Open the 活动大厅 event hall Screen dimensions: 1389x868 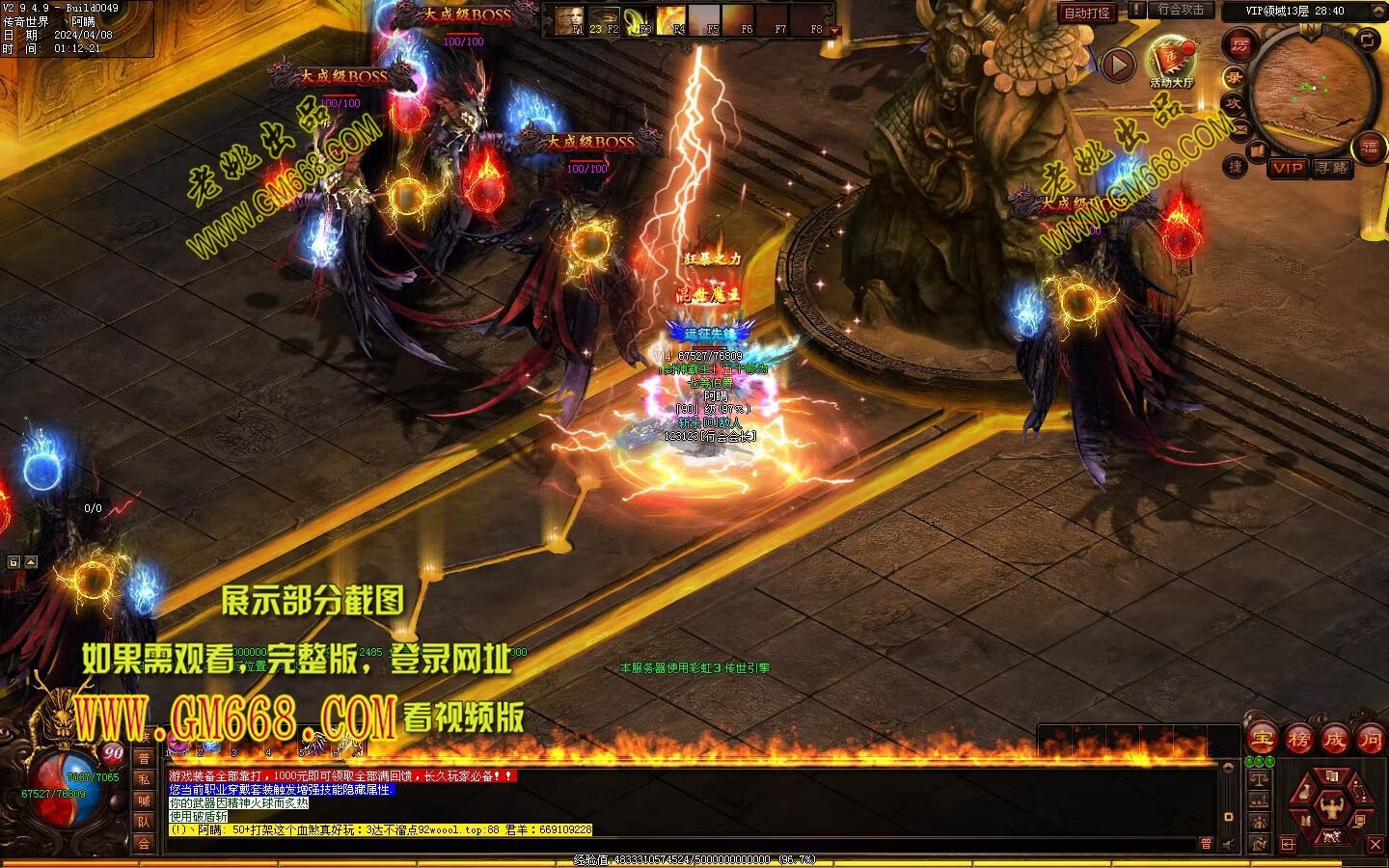click(1171, 60)
